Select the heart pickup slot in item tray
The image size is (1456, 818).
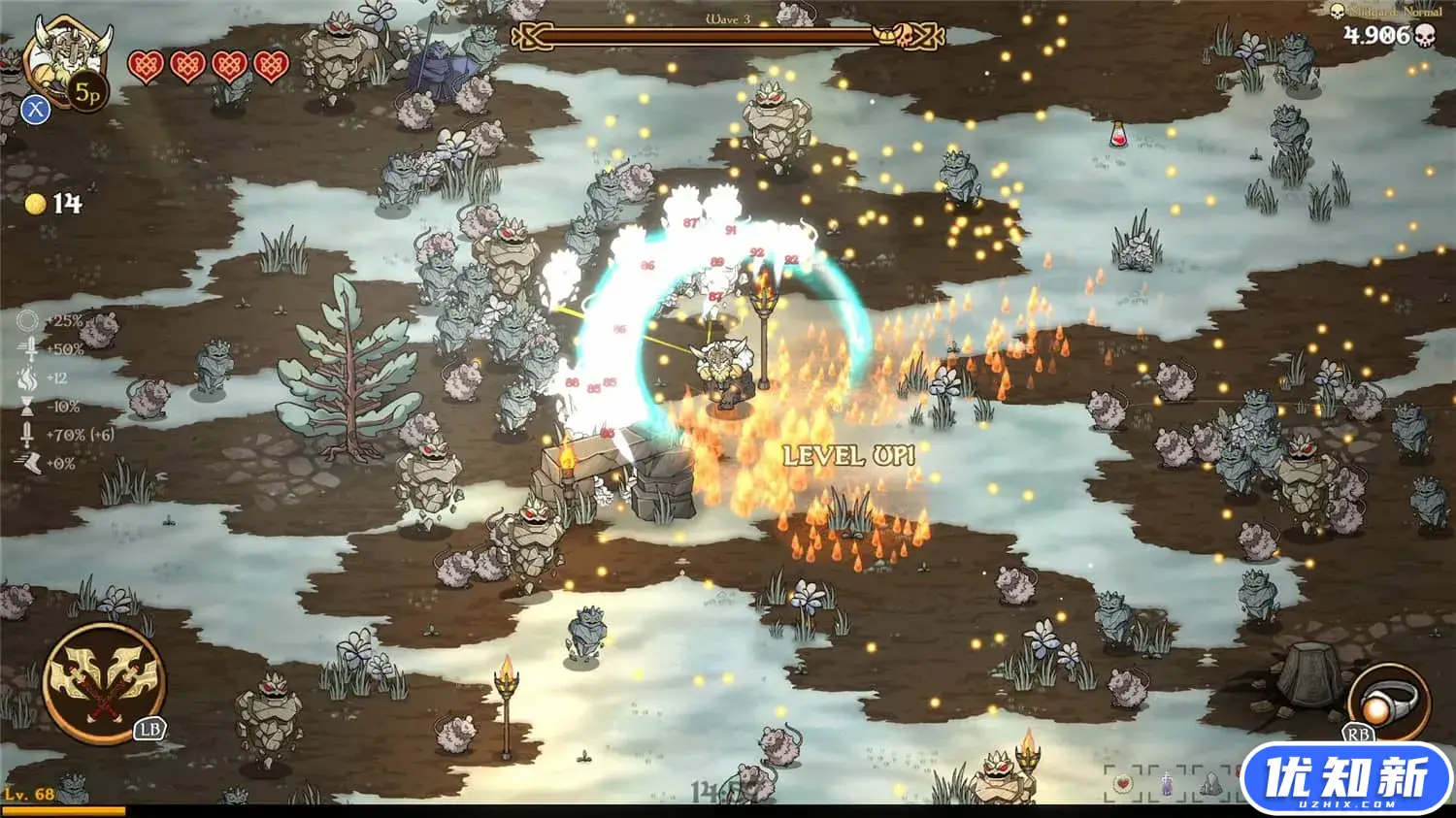coord(1122,783)
